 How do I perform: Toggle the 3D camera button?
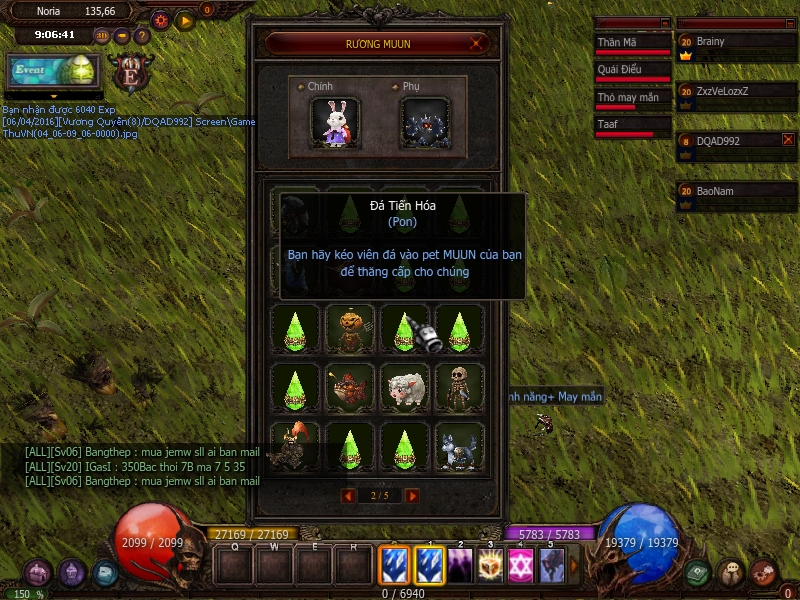click(x=102, y=35)
